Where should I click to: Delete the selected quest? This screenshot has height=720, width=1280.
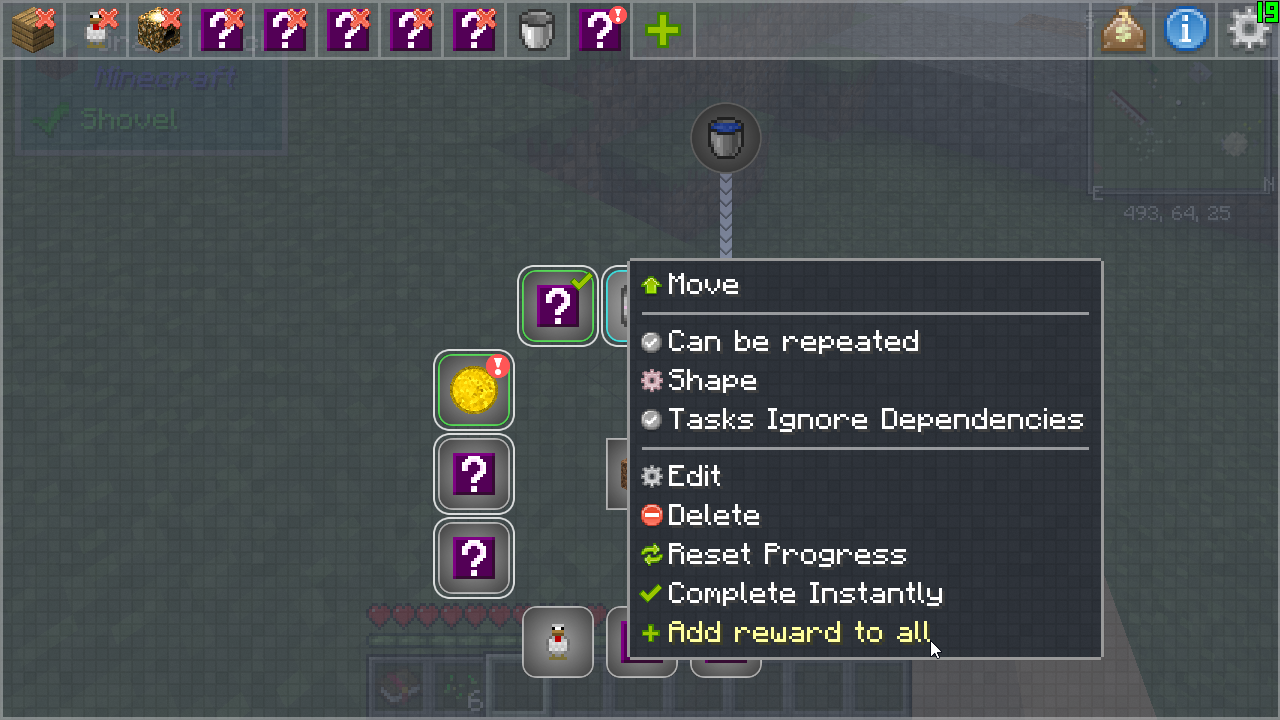[x=713, y=515]
